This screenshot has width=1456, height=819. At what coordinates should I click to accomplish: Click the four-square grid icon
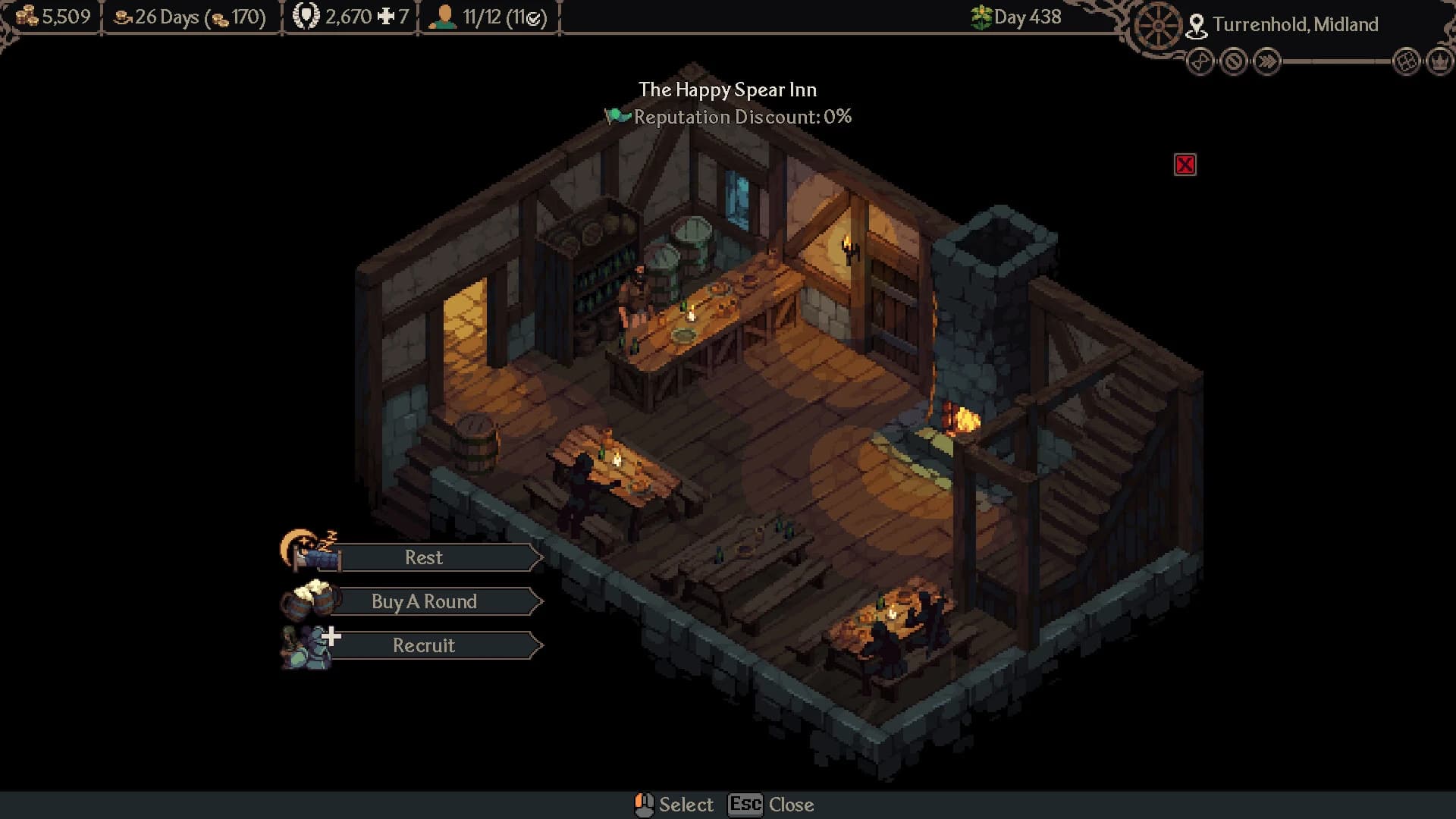tap(1407, 61)
